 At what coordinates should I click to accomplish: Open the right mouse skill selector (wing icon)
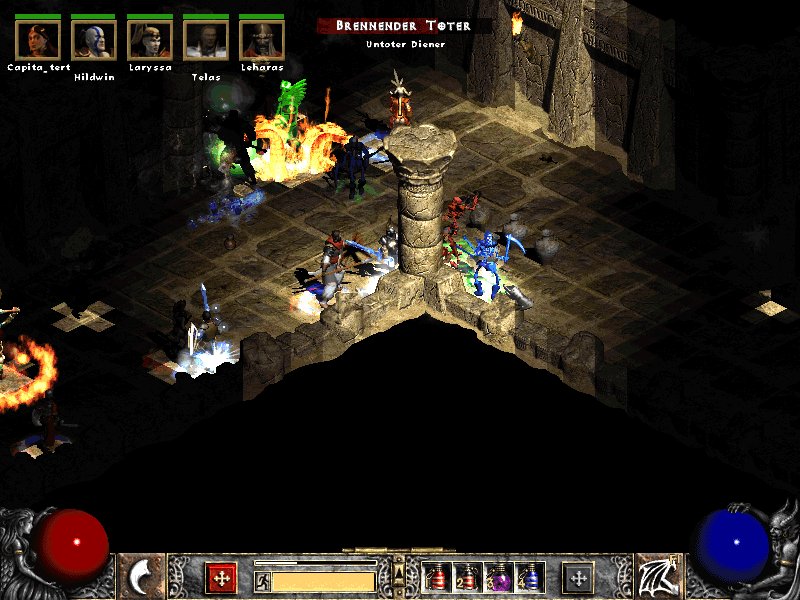click(x=658, y=577)
